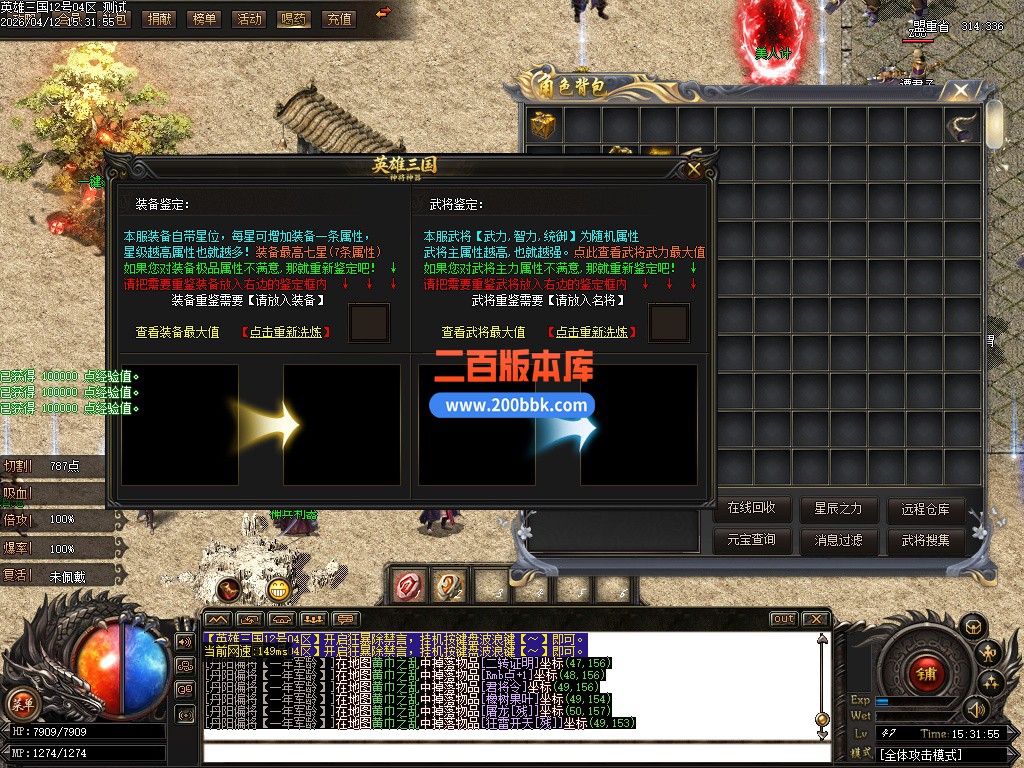Open the round 菜单 menu button
The height and width of the screenshot is (768, 1024).
(x=22, y=704)
